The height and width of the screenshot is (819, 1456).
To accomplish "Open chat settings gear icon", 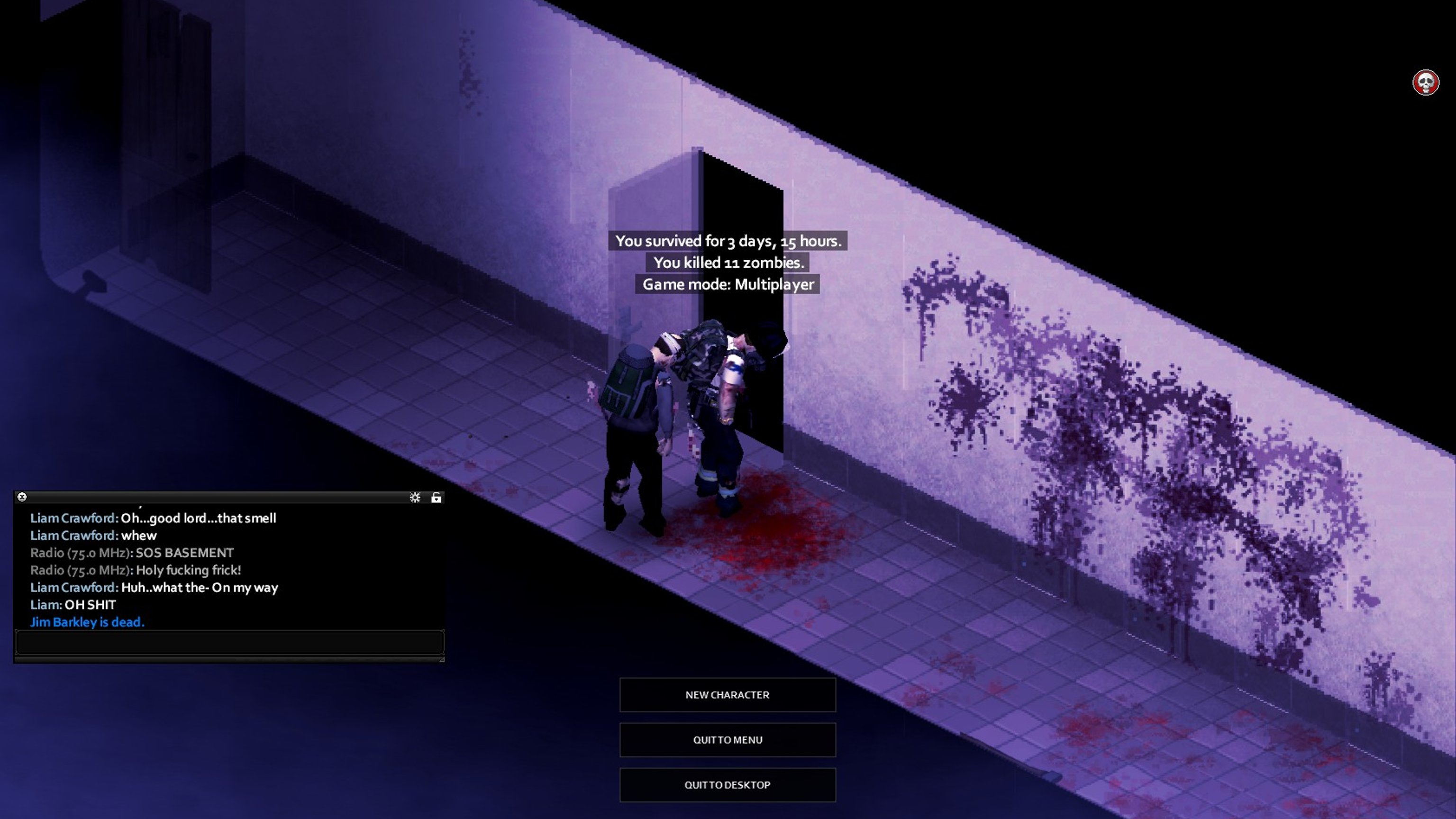I will pos(415,497).
